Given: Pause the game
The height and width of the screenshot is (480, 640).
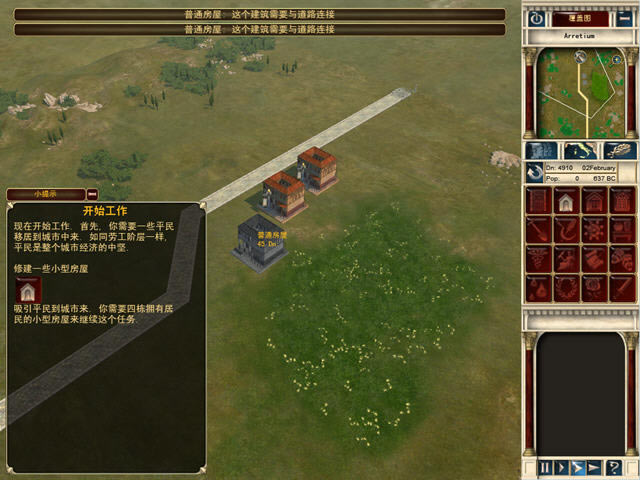Looking at the screenshot, I should pos(545,467).
